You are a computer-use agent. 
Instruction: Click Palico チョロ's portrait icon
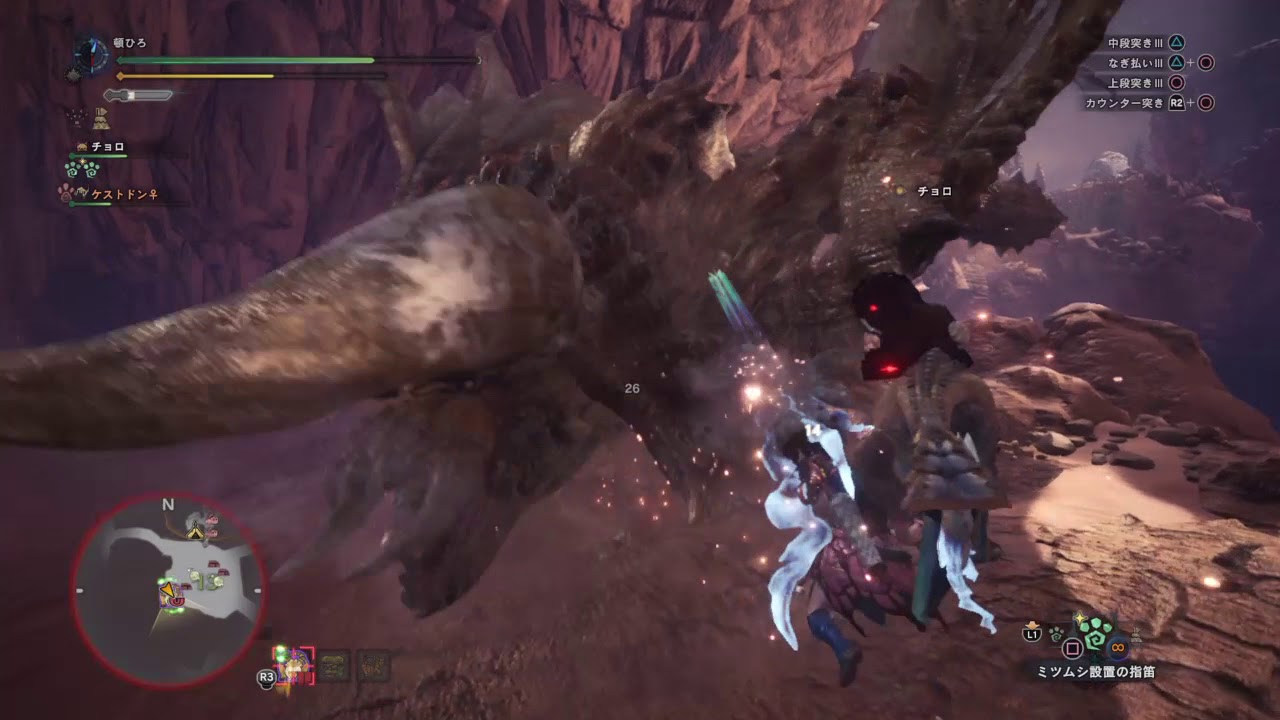(81, 147)
